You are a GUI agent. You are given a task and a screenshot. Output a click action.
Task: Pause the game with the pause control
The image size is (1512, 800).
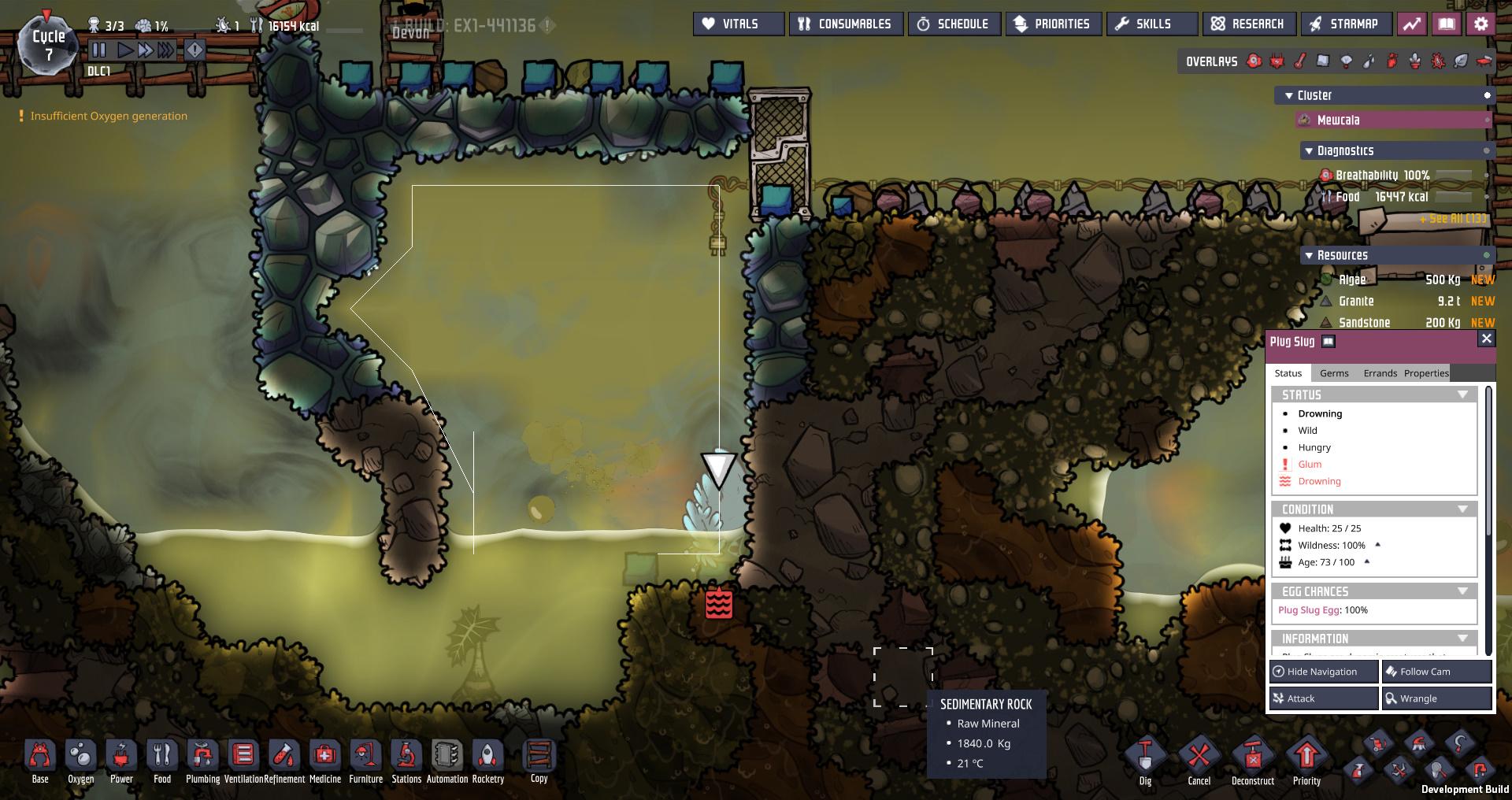point(99,49)
